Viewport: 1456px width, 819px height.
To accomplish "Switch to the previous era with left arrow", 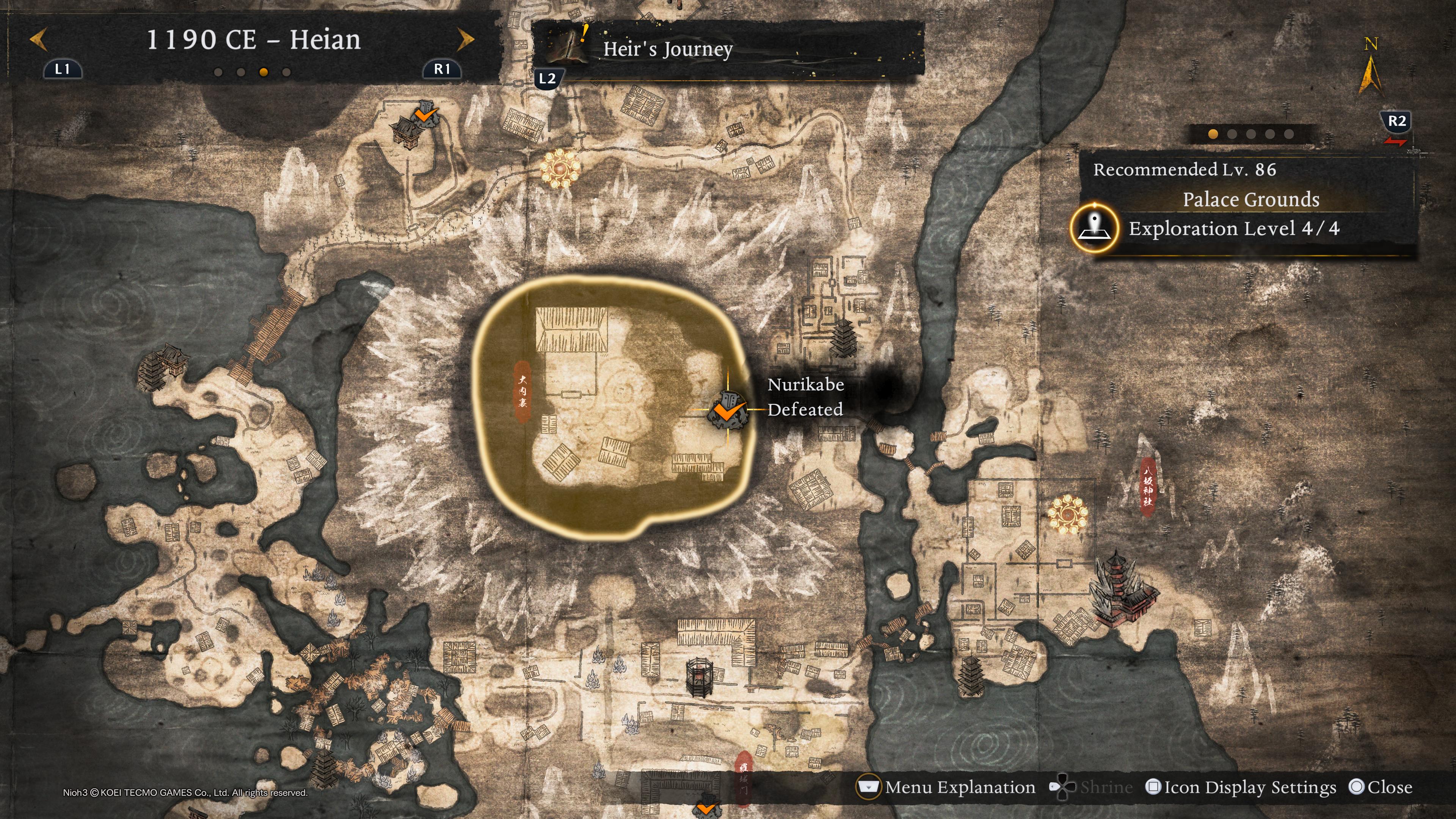I will [38, 40].
